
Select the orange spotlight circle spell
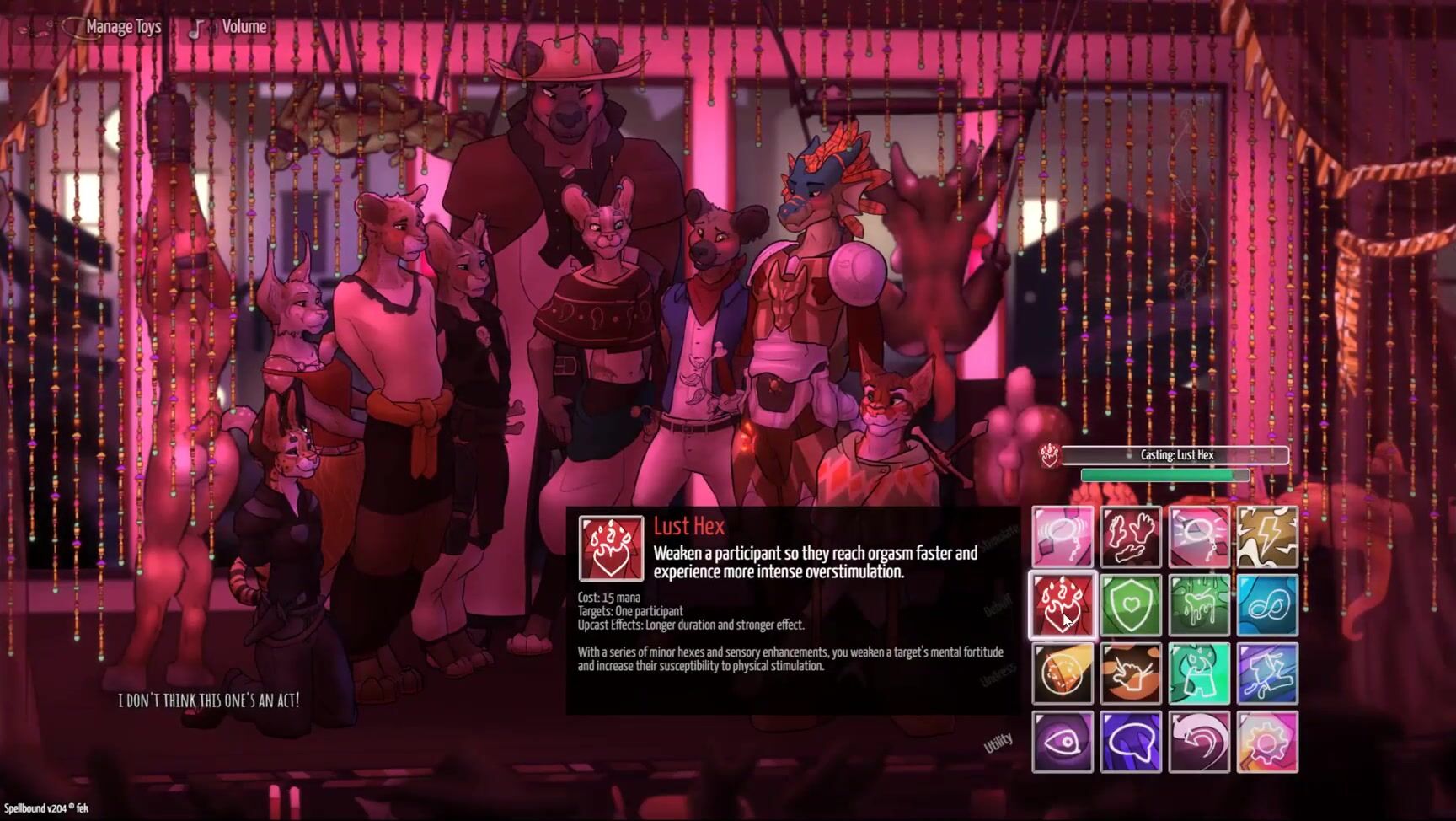point(1062,673)
